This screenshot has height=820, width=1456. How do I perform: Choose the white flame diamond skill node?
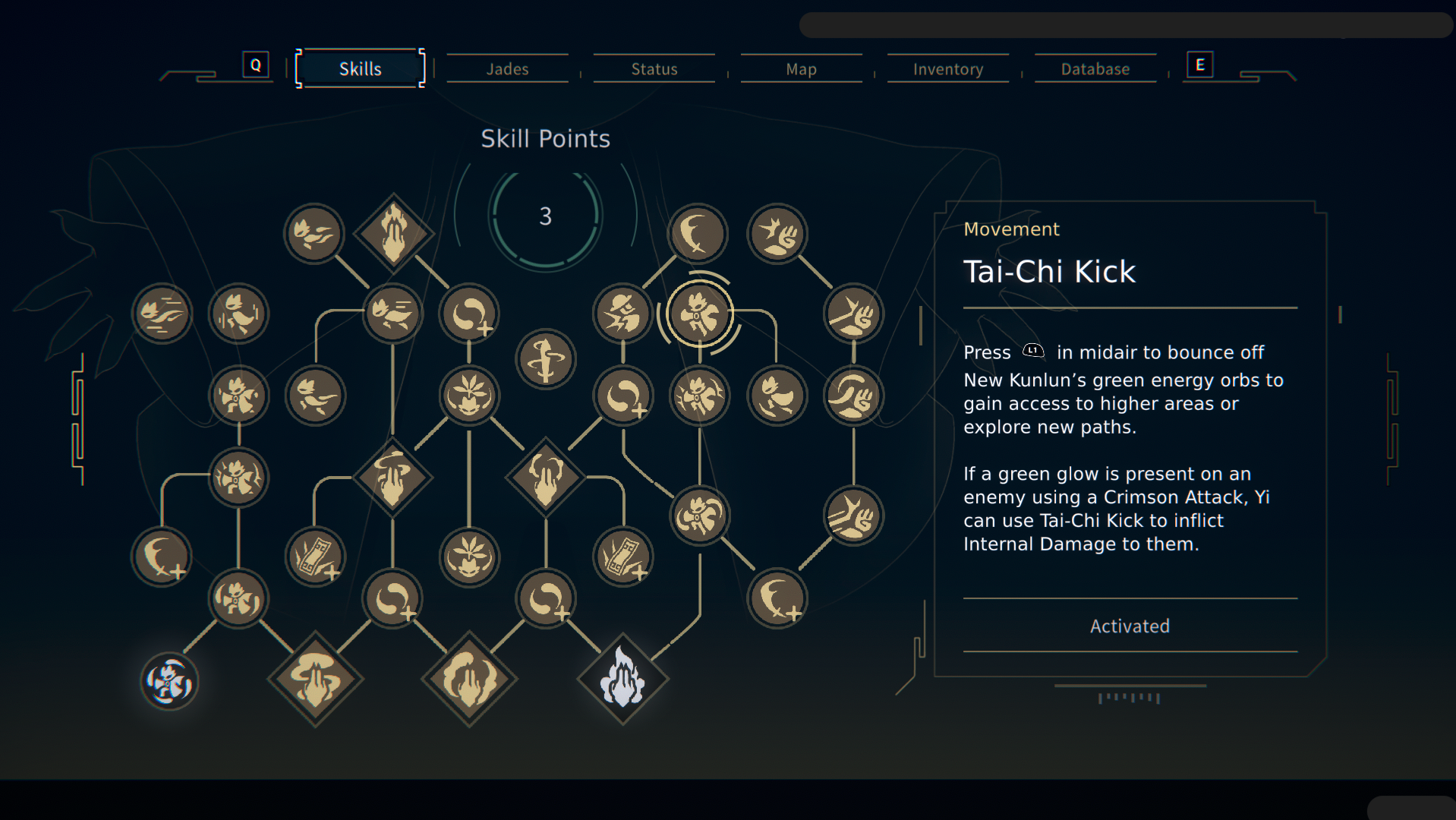point(622,679)
